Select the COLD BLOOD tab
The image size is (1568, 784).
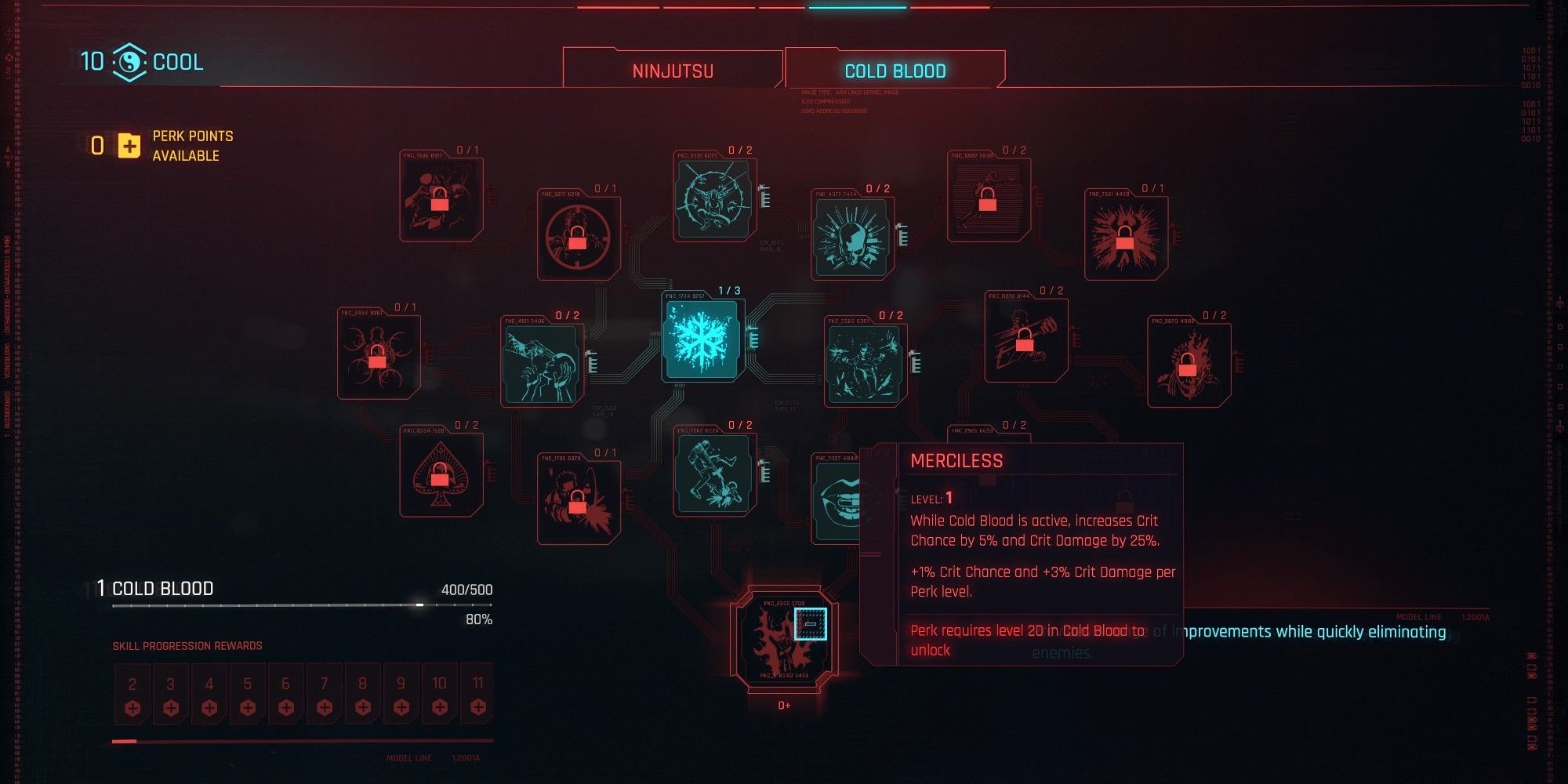[x=894, y=71]
